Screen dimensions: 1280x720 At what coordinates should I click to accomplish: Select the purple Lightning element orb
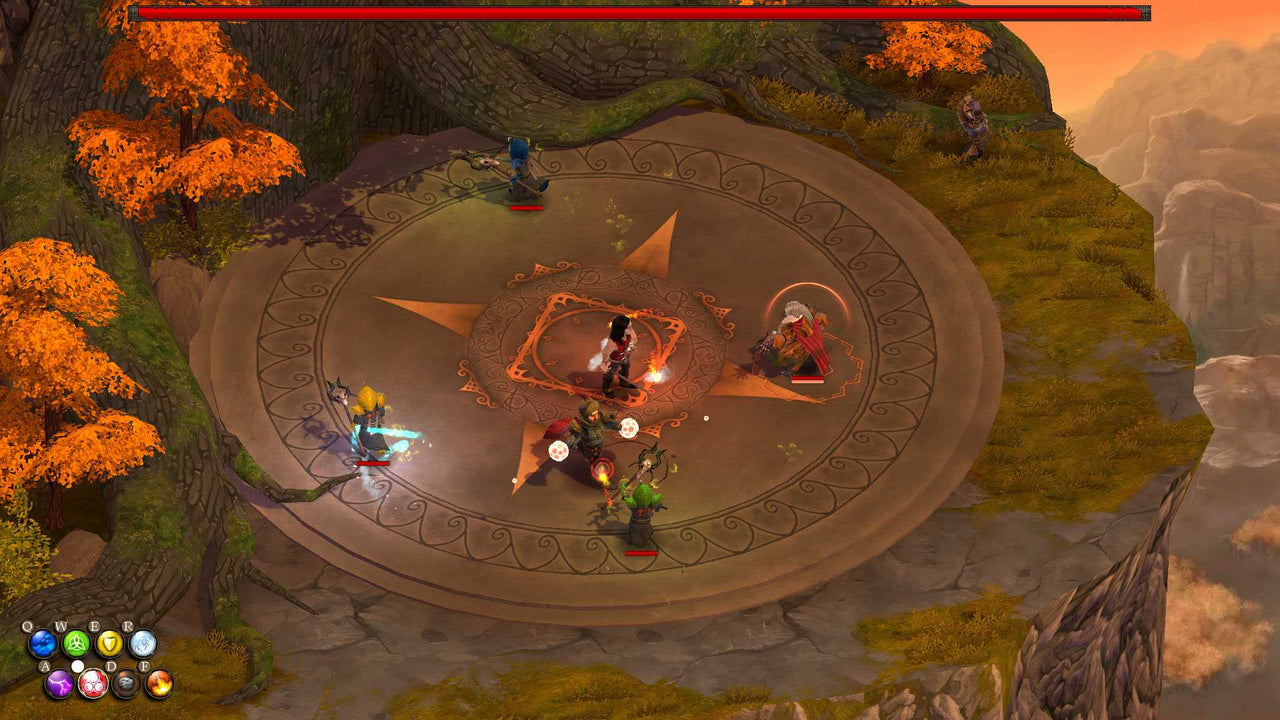(x=60, y=684)
